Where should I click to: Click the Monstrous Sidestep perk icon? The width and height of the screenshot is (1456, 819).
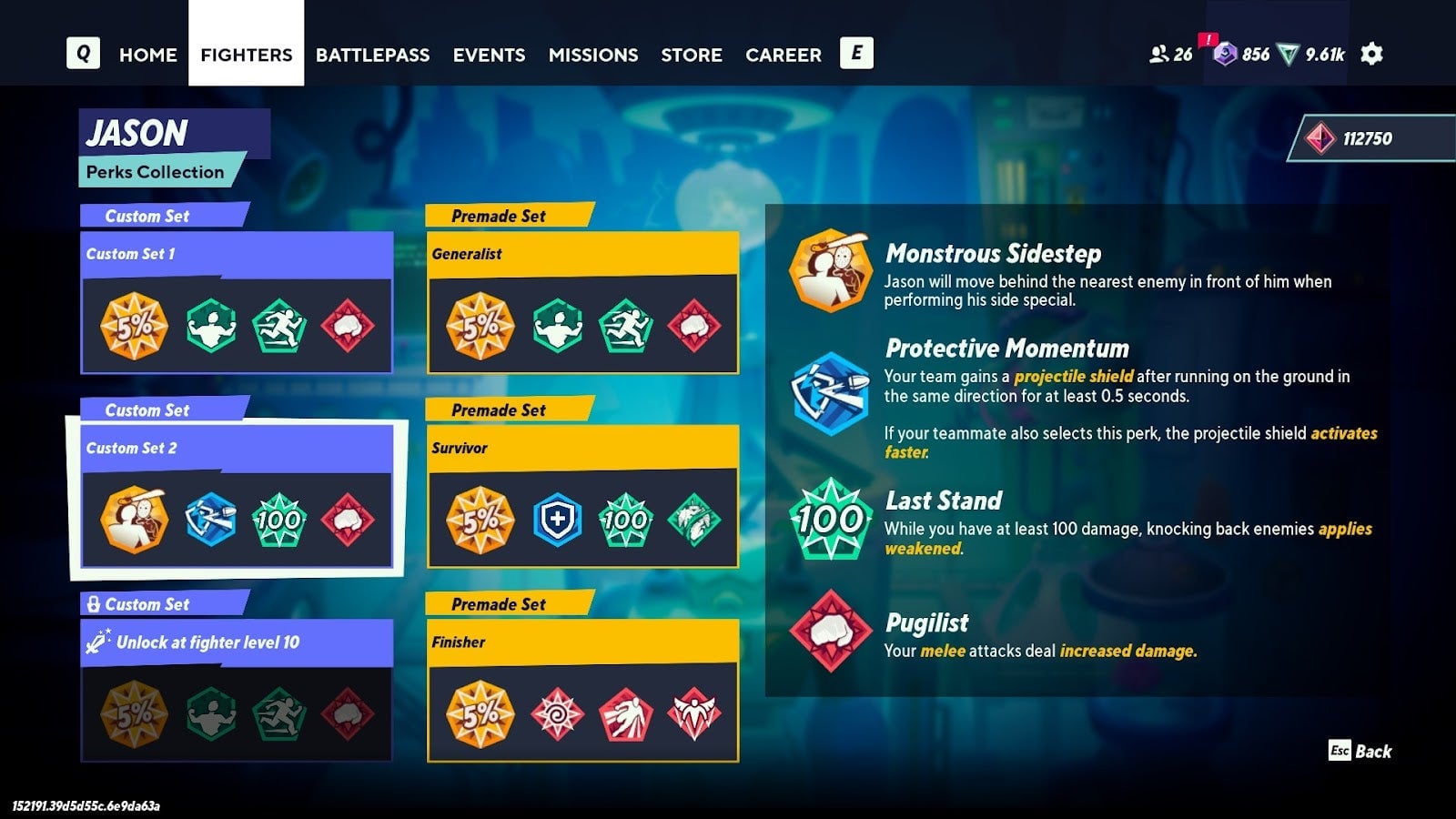coord(829,271)
